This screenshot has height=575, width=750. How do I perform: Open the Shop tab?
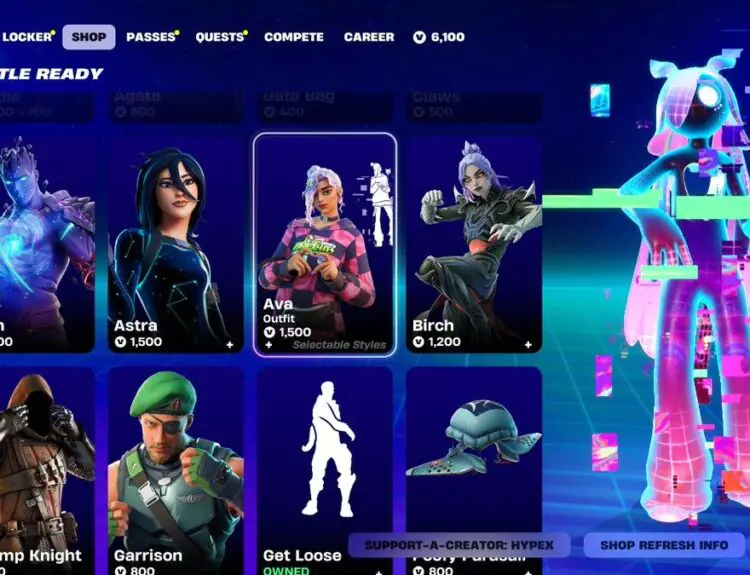coord(89,37)
